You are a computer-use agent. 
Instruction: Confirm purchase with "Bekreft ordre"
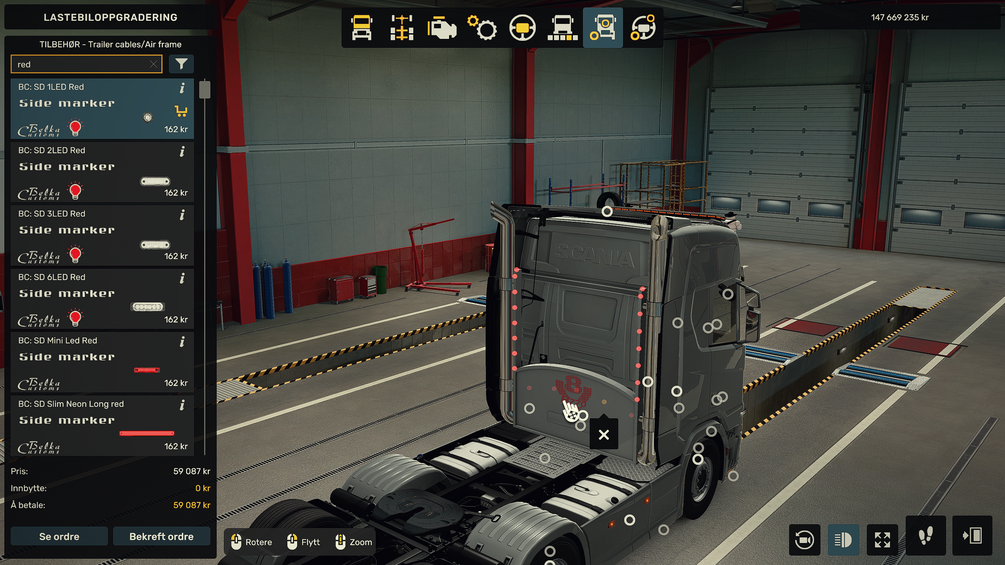(161, 537)
